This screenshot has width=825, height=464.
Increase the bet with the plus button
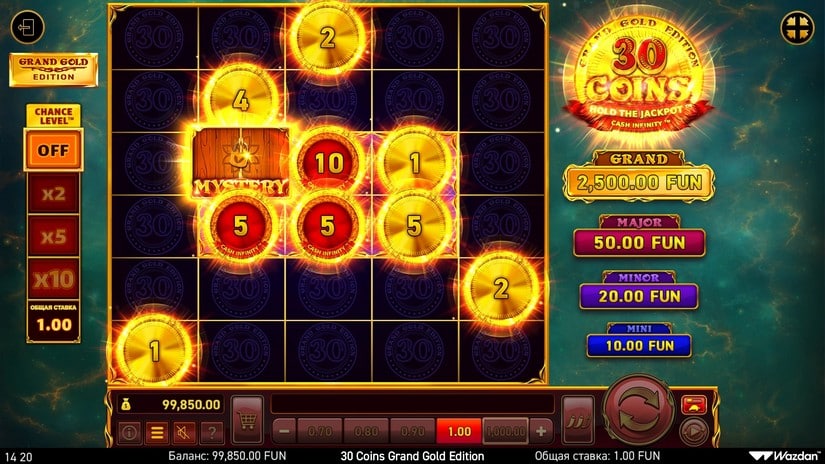[x=542, y=431]
